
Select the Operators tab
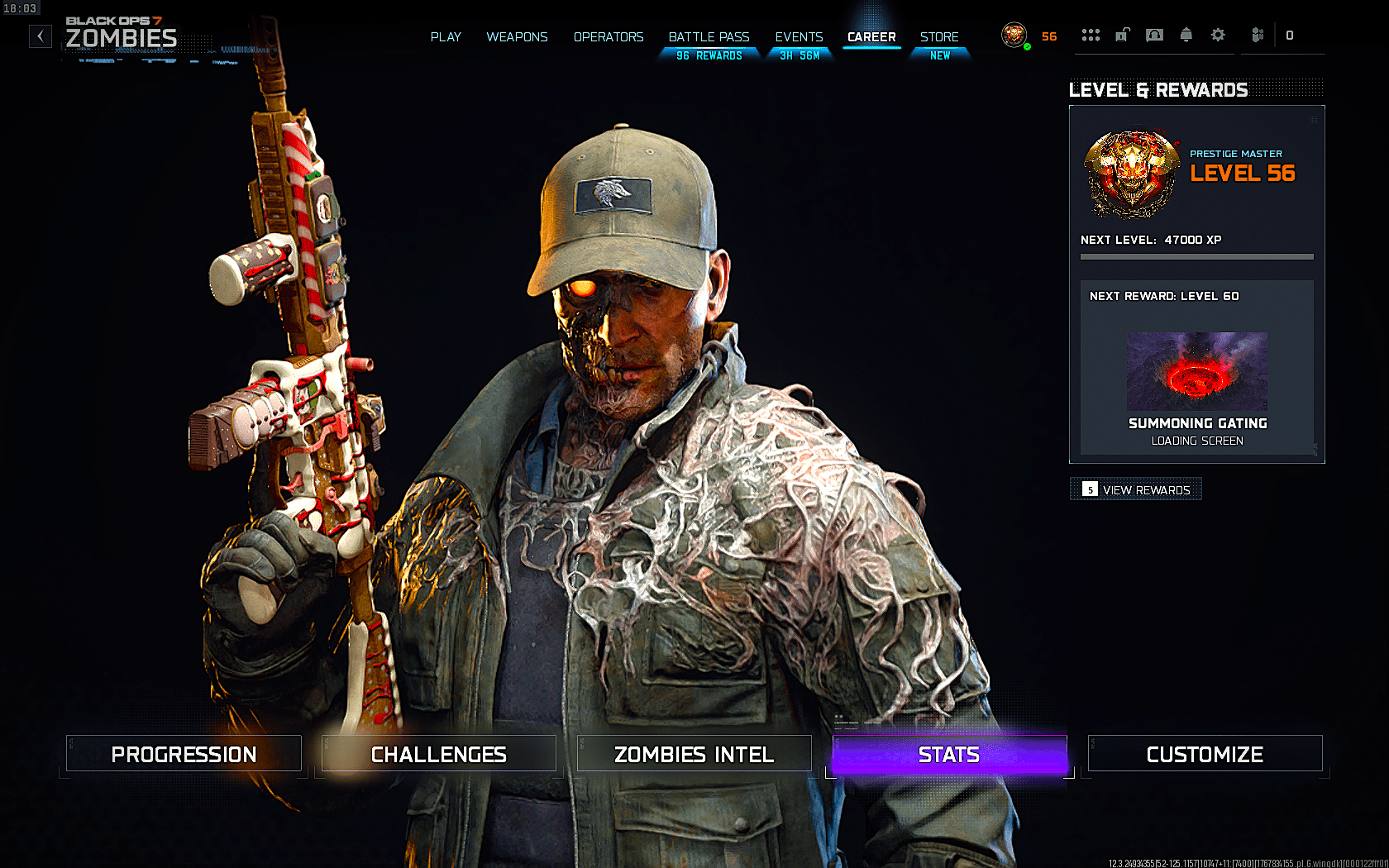pyautogui.click(x=609, y=37)
